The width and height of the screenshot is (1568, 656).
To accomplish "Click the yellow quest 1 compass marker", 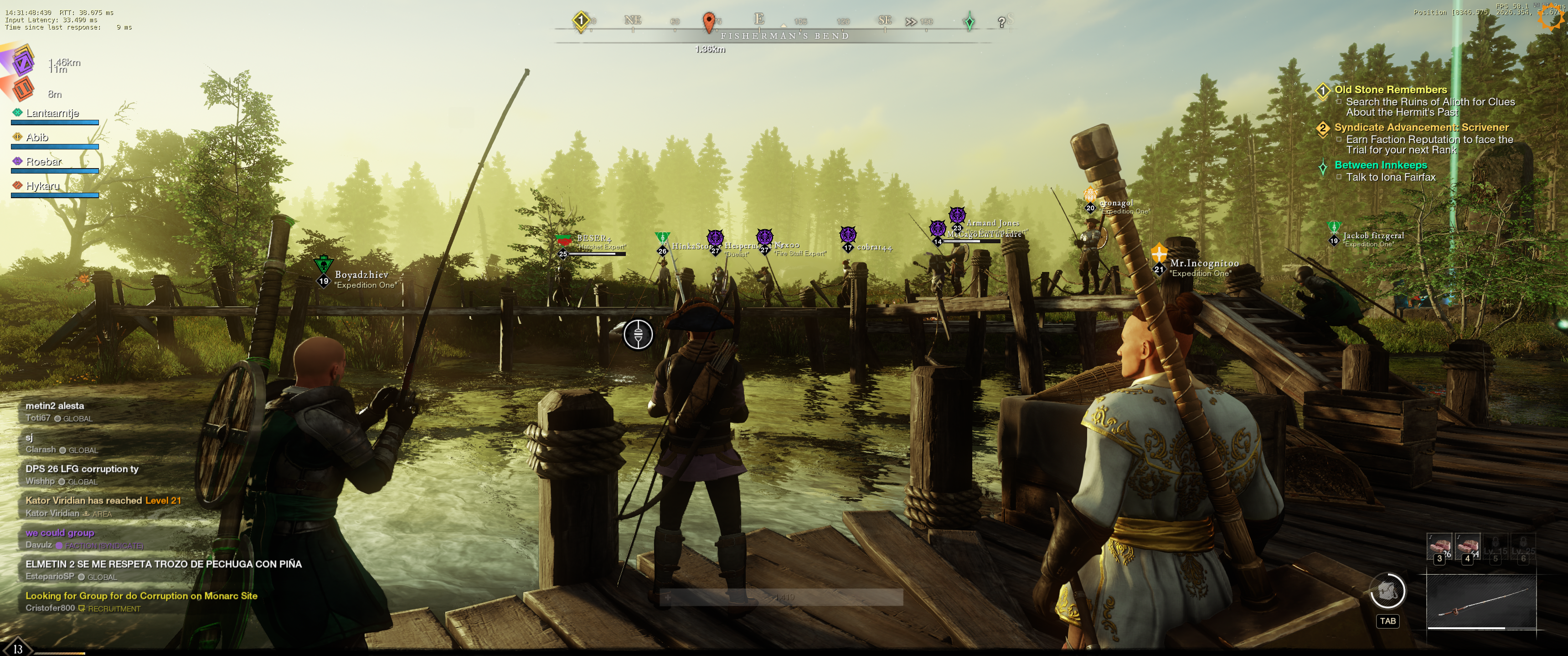I will 581,20.
